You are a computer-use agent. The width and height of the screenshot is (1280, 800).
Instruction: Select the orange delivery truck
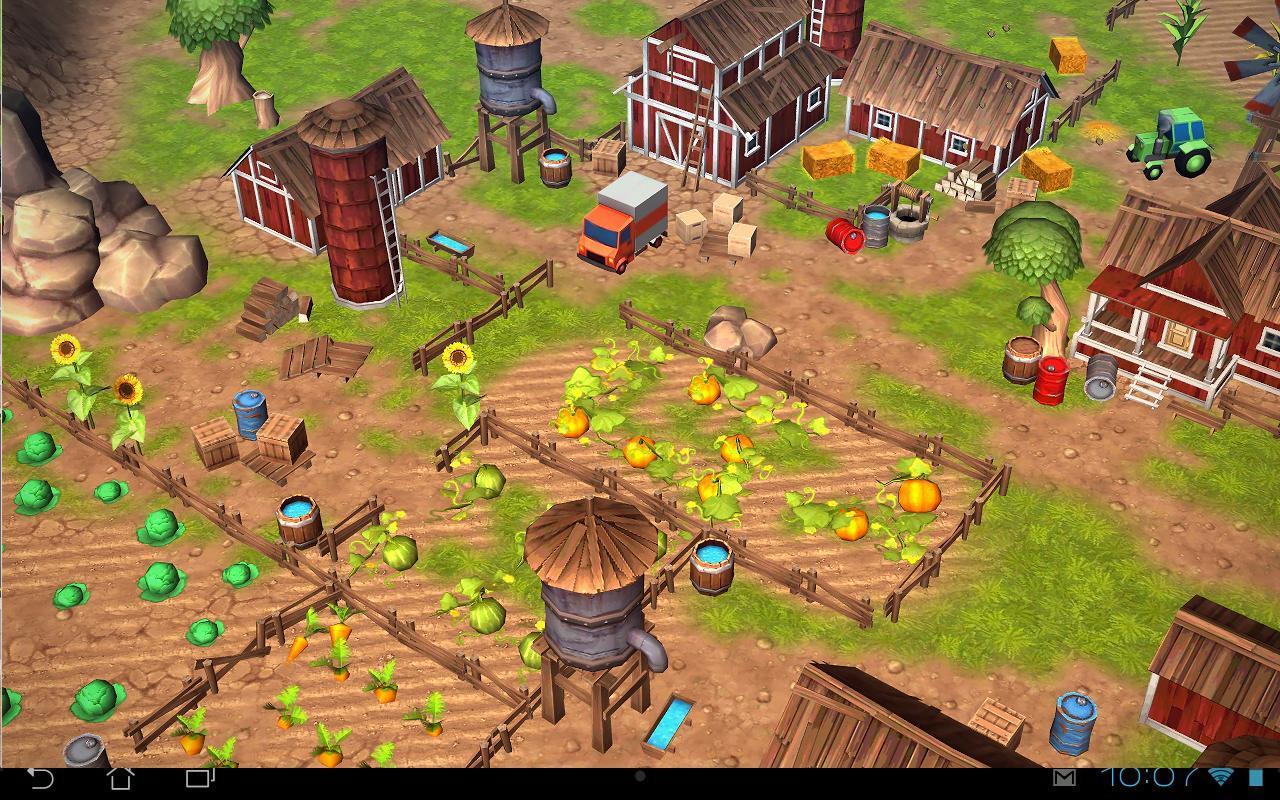[x=622, y=220]
